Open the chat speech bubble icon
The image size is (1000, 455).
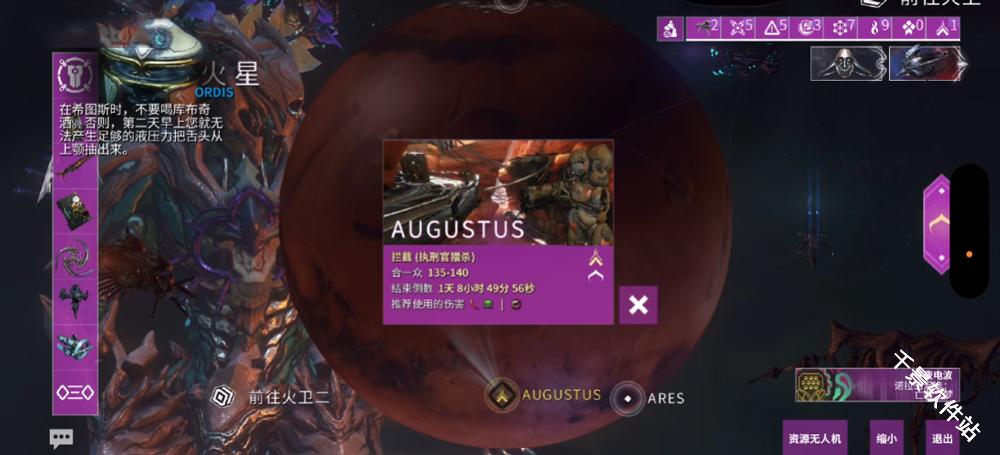pos(62,438)
